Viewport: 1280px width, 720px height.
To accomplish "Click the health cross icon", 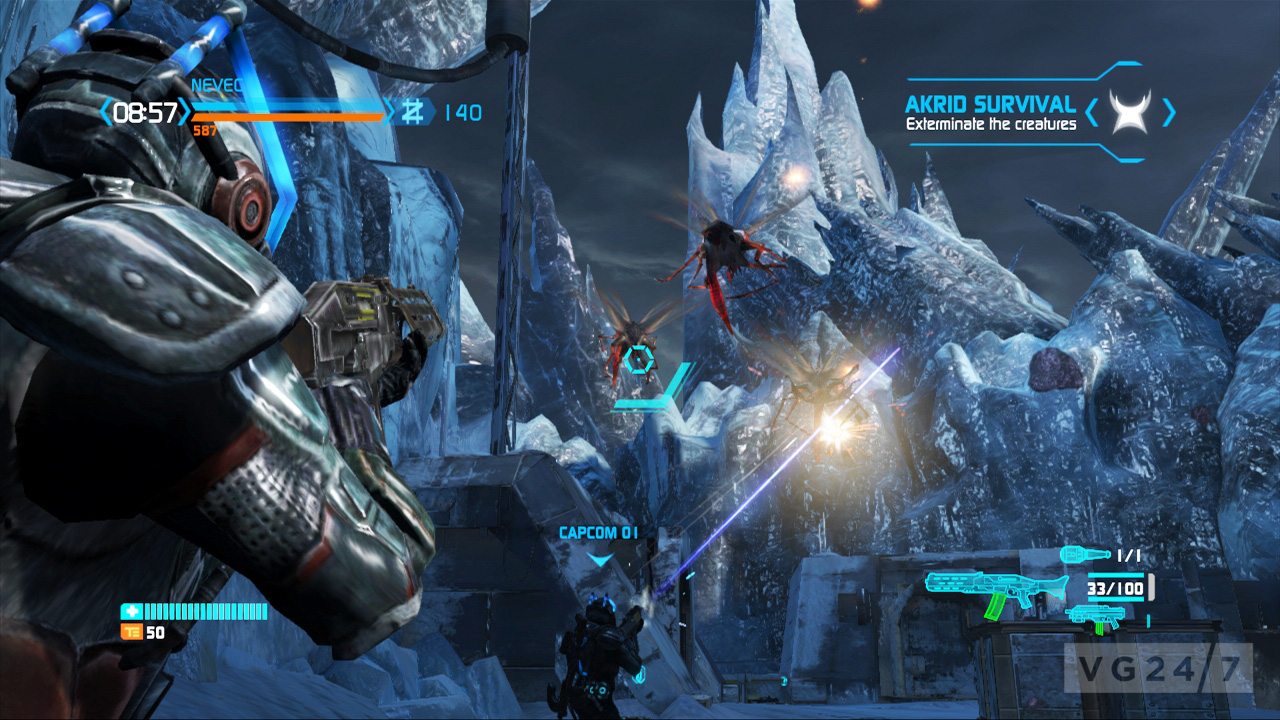I will tap(132, 611).
